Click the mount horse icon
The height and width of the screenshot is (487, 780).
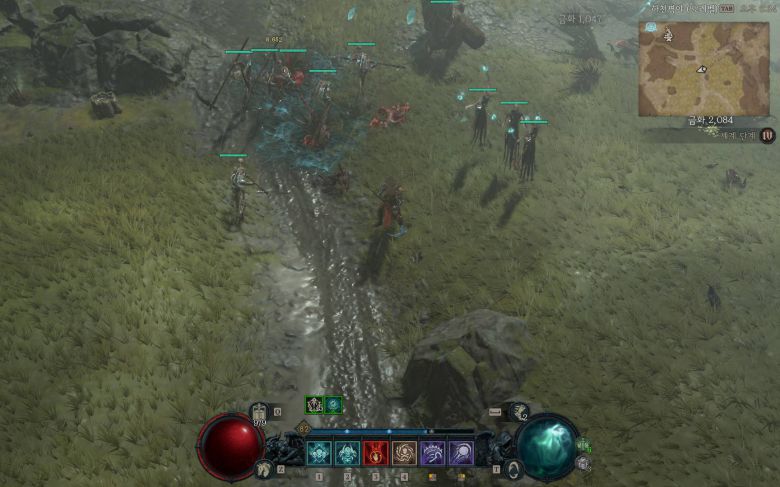point(266,468)
